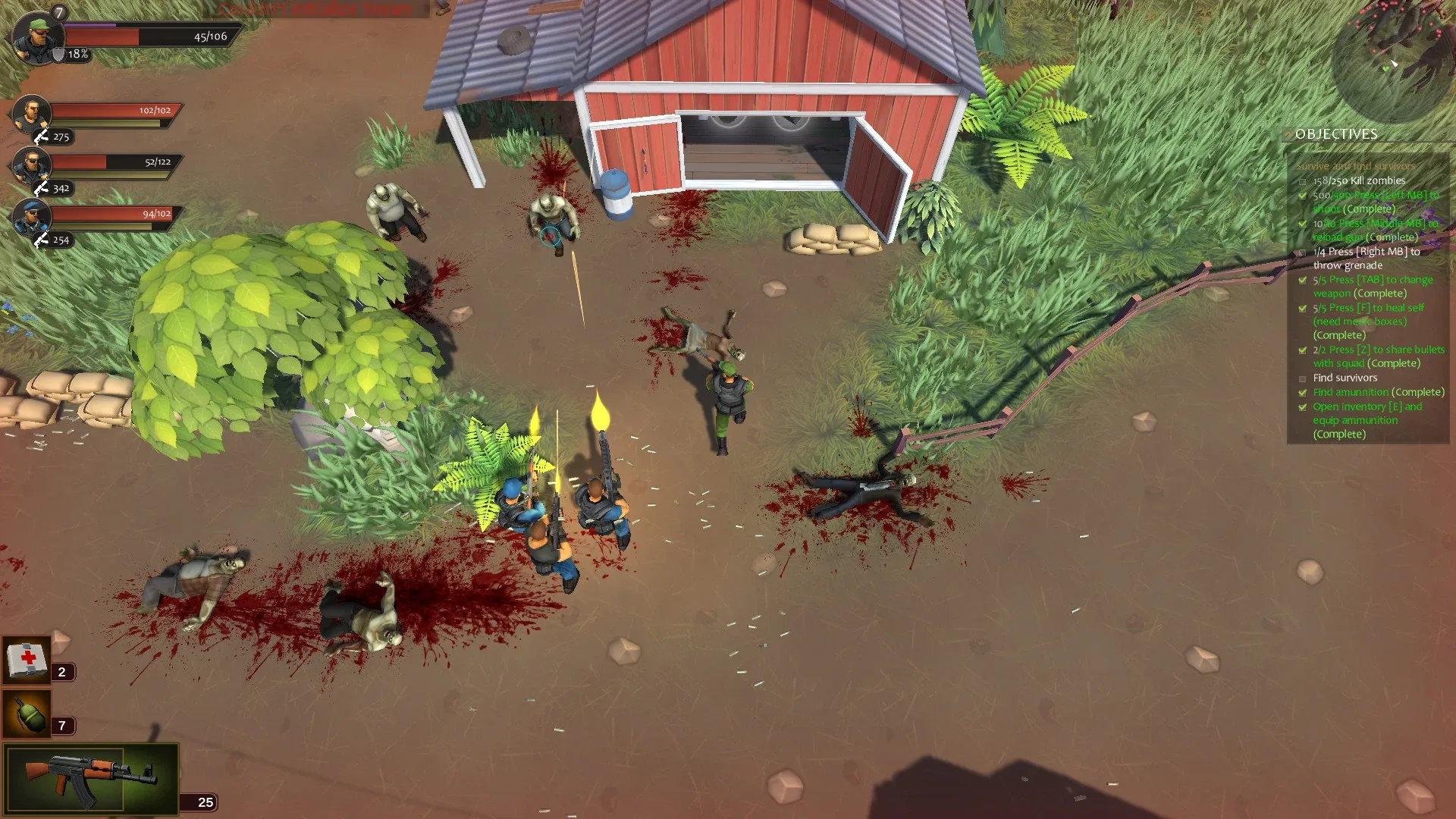The width and height of the screenshot is (1456, 819).
Task: Select the first squad member portrait with 102/102 health
Action: 32,114
